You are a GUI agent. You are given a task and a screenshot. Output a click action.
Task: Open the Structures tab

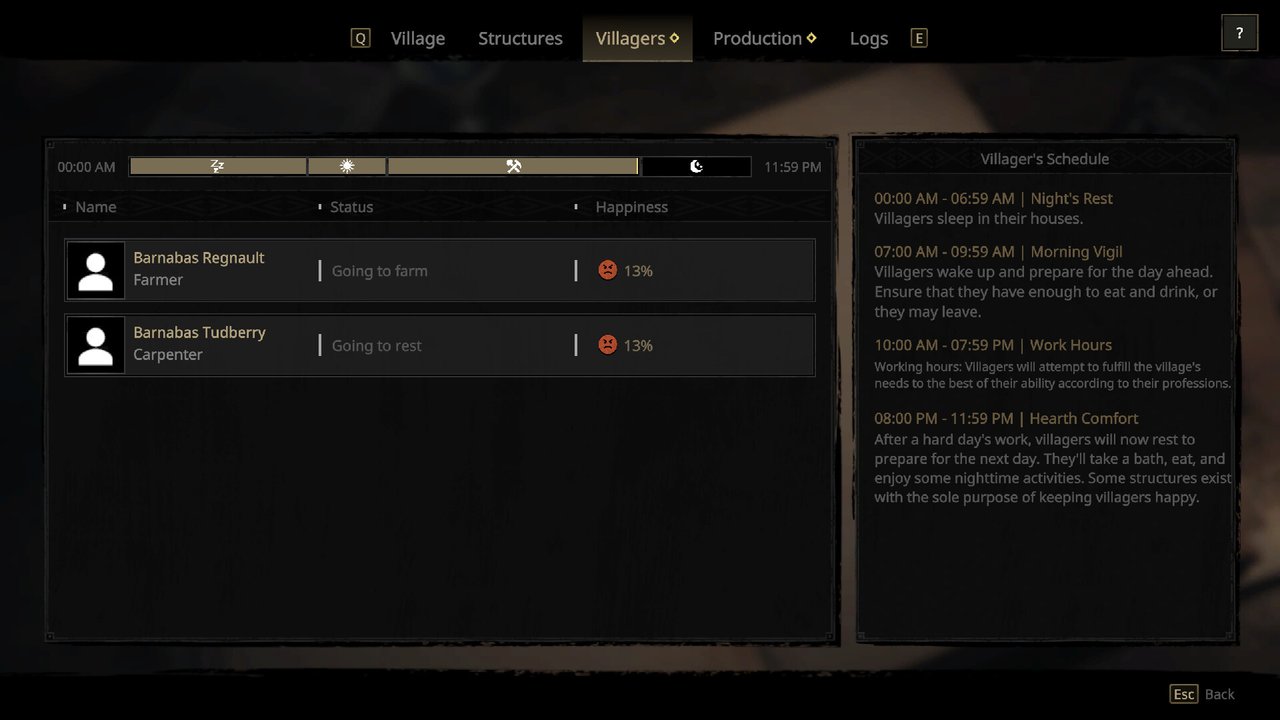(x=520, y=38)
